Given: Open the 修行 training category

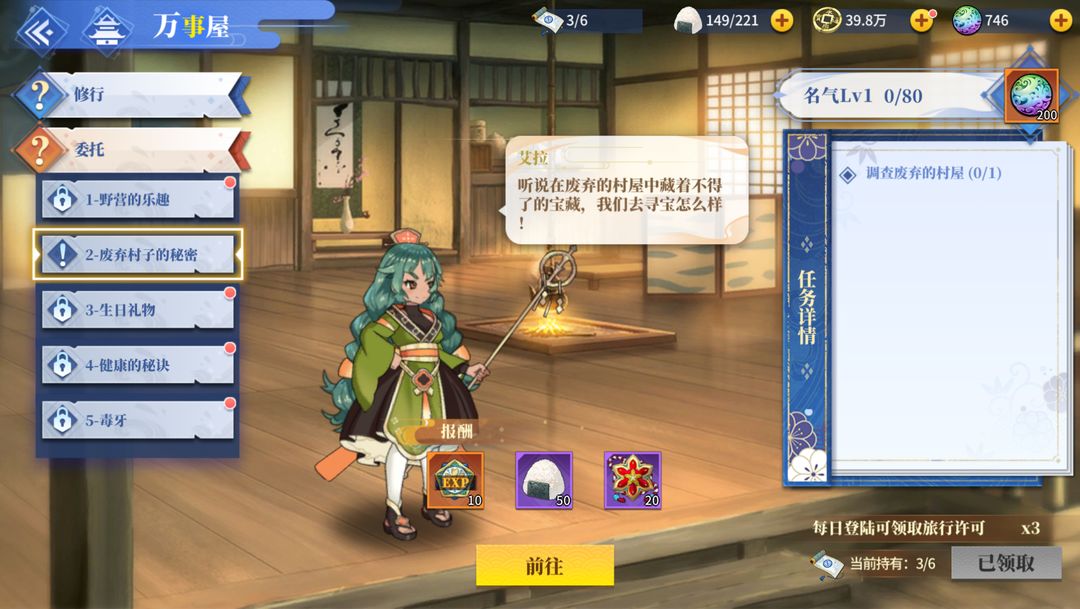Looking at the screenshot, I should [x=130, y=95].
